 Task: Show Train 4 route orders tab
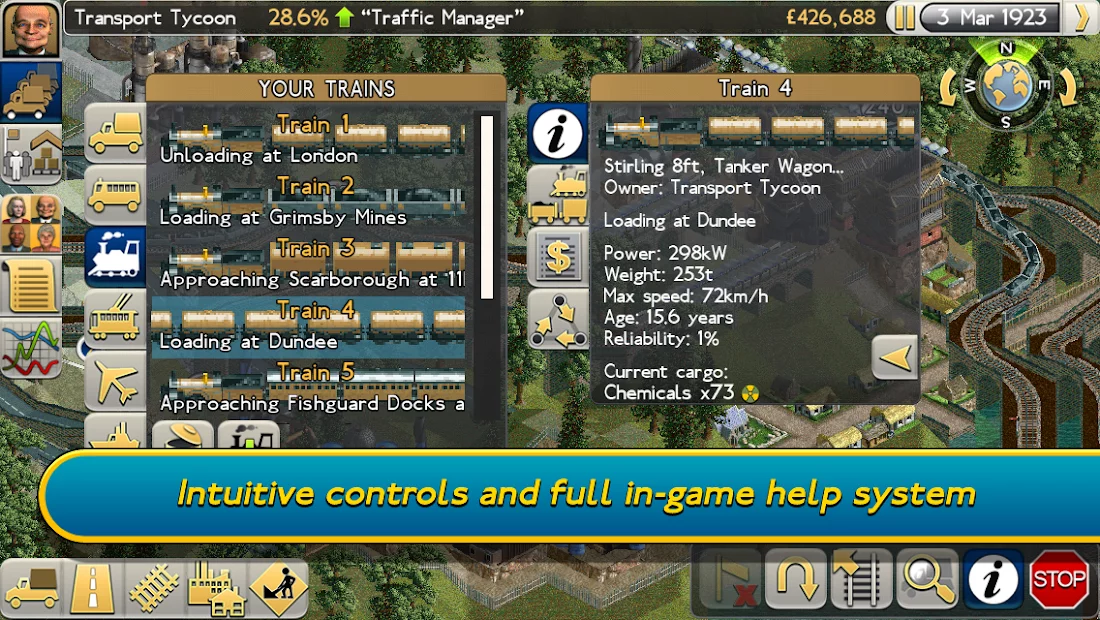click(x=558, y=320)
